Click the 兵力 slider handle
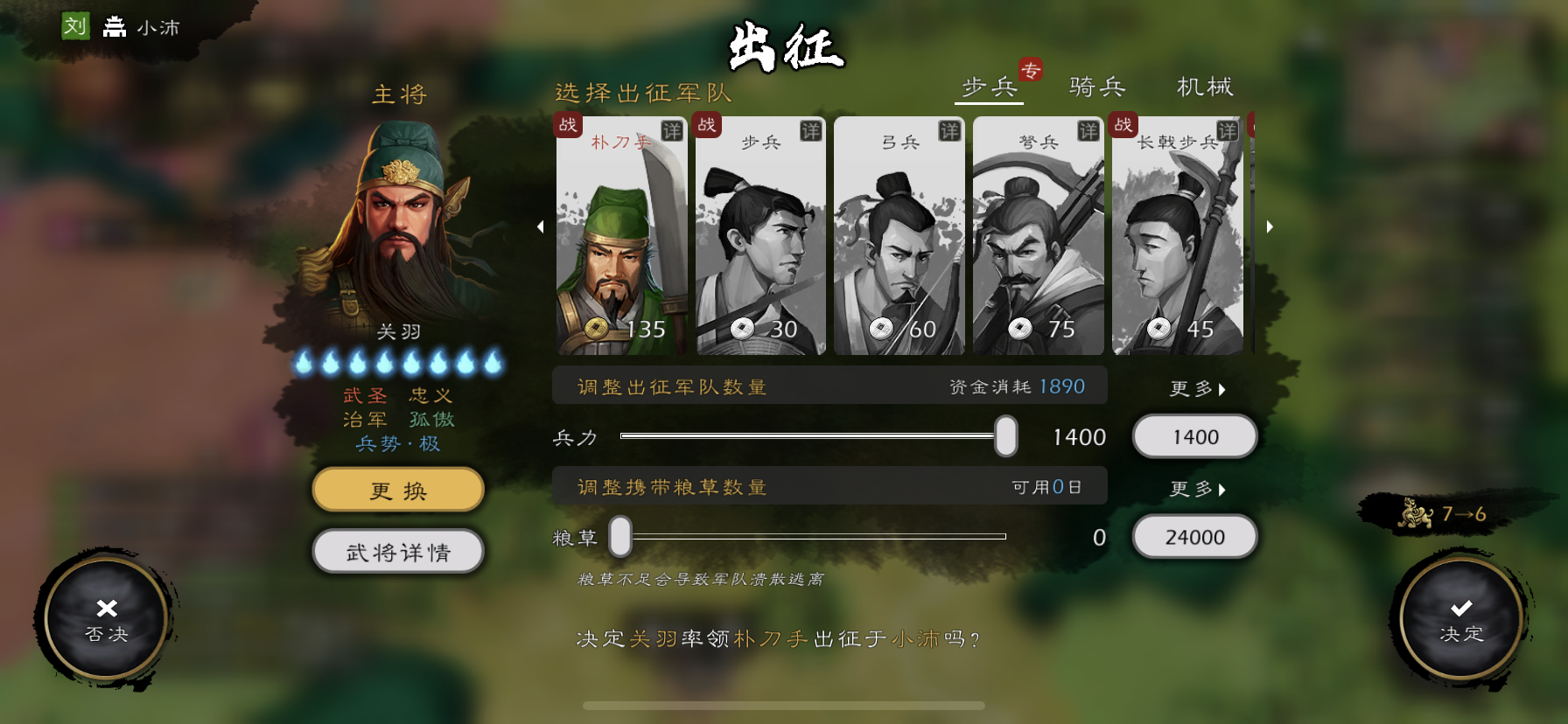 click(1006, 436)
